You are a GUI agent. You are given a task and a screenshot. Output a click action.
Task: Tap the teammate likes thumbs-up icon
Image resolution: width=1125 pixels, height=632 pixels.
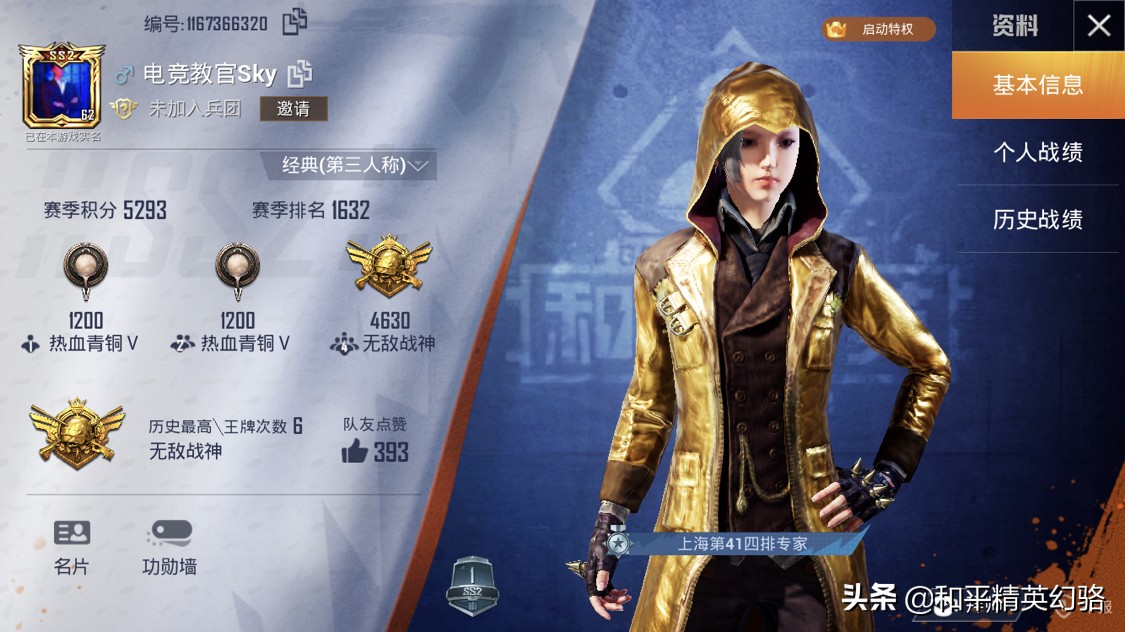pyautogui.click(x=355, y=452)
